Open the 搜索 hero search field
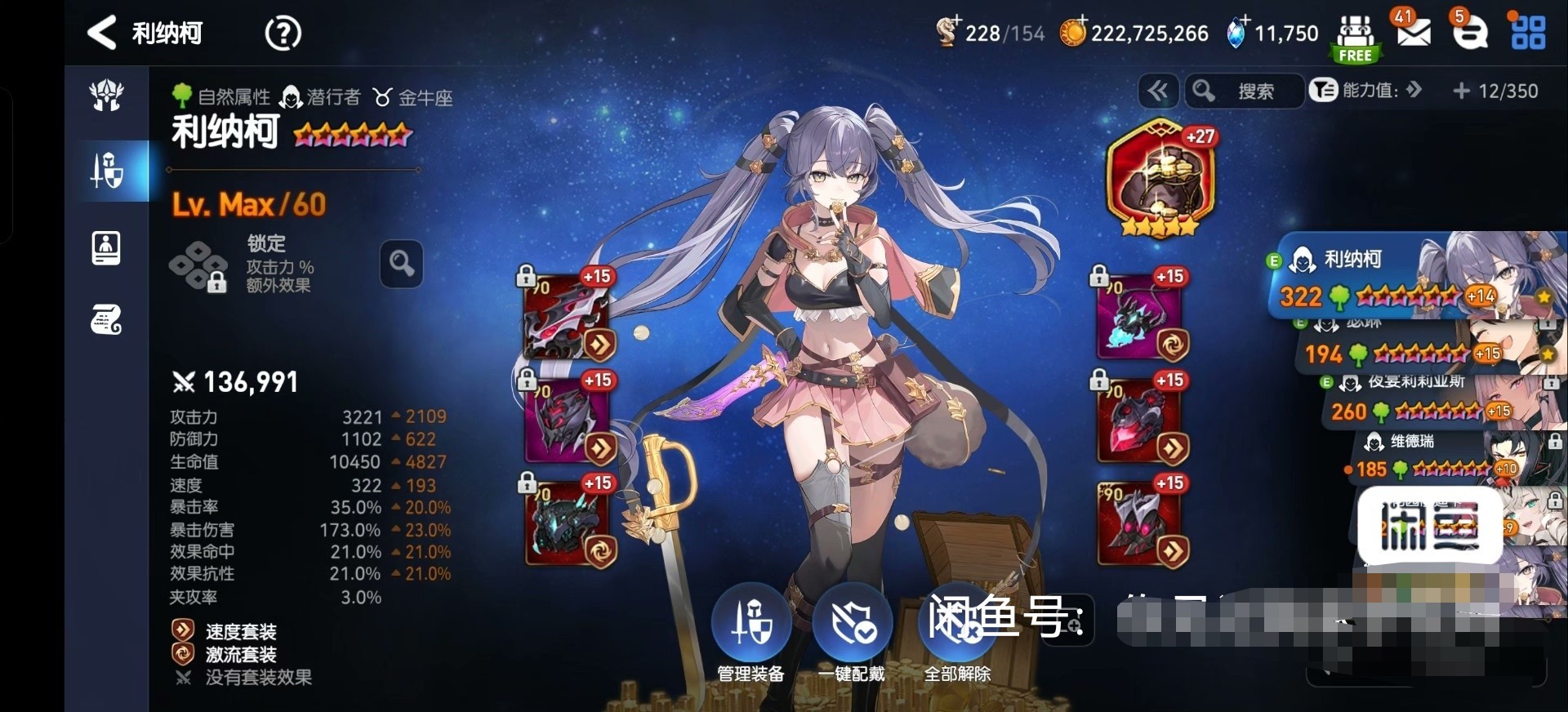Screen dimensions: 1568x712 pyautogui.click(x=1244, y=91)
